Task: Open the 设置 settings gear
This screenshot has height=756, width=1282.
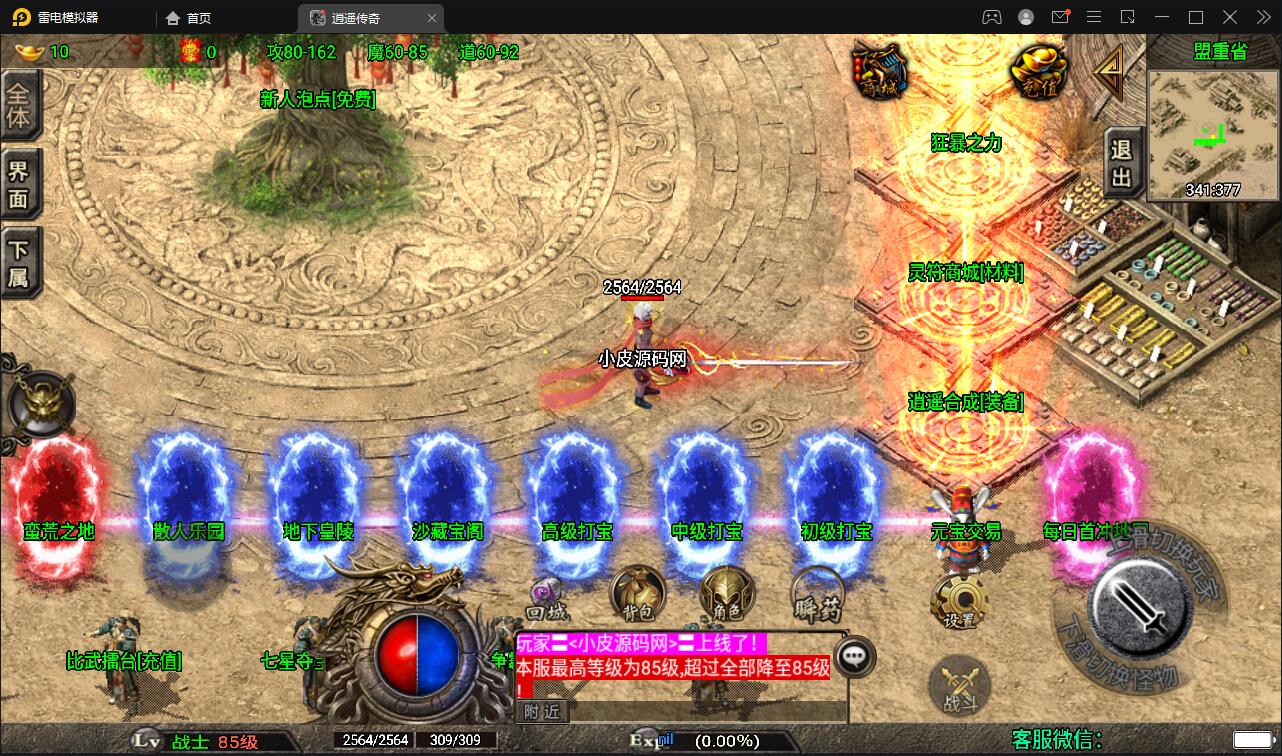Action: [959, 602]
